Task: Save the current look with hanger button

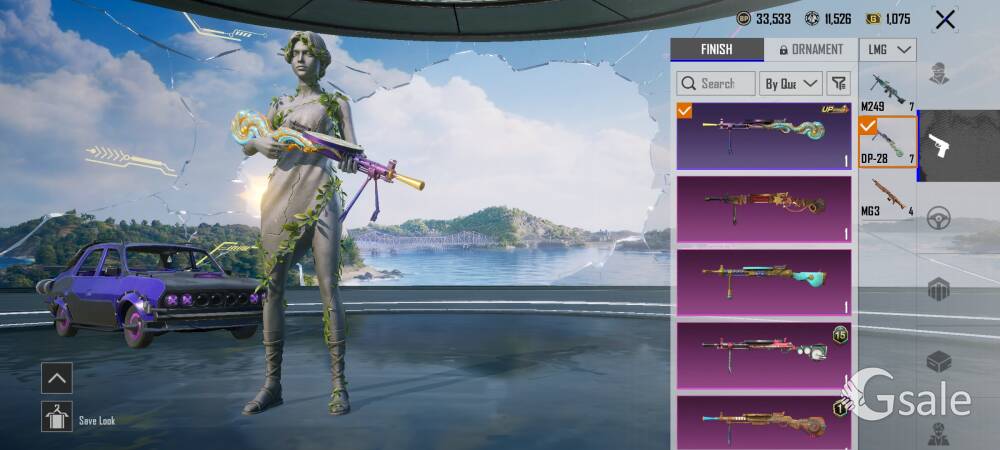Action: click(x=56, y=416)
